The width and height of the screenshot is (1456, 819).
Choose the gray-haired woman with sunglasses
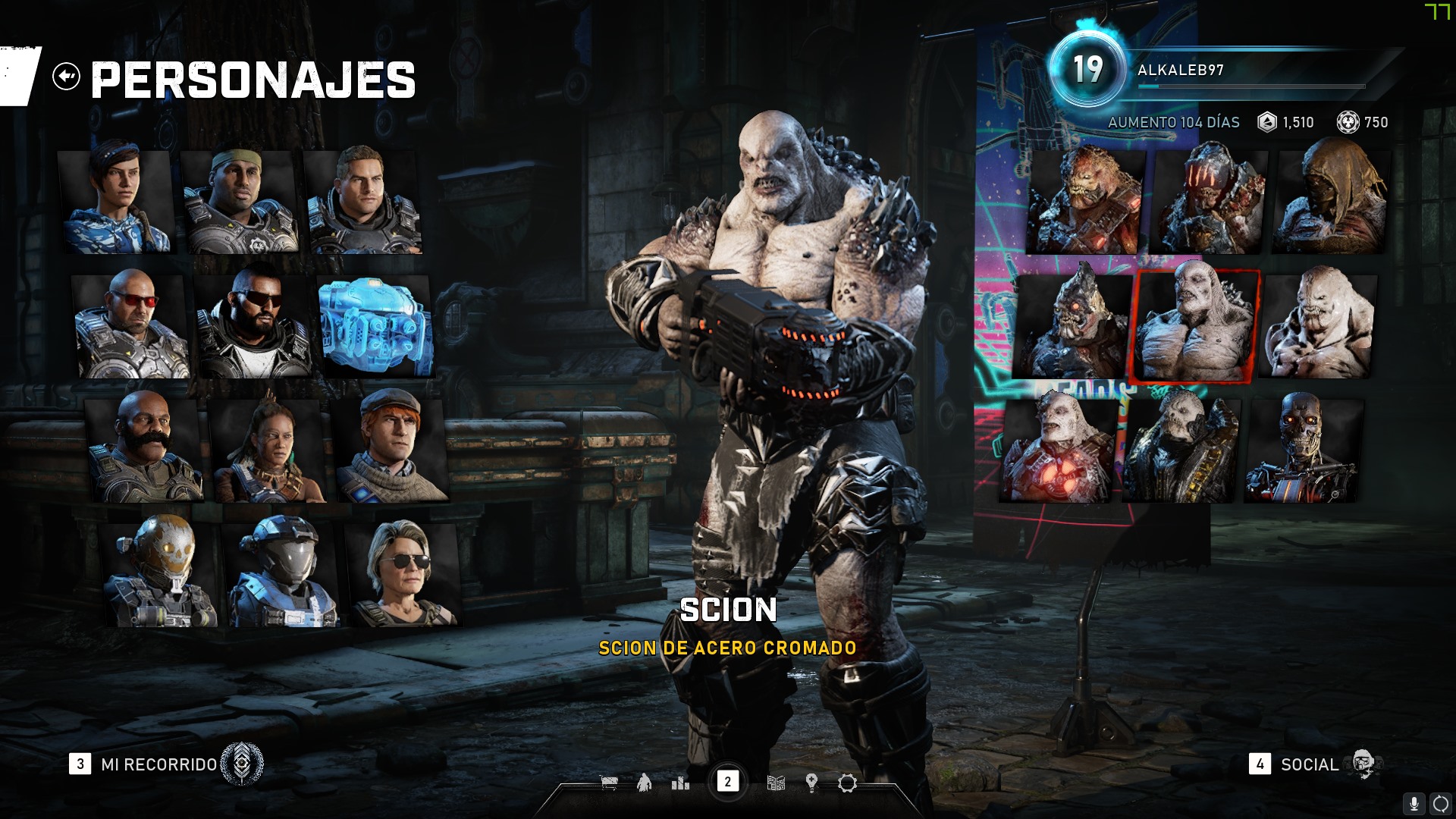coord(403,573)
